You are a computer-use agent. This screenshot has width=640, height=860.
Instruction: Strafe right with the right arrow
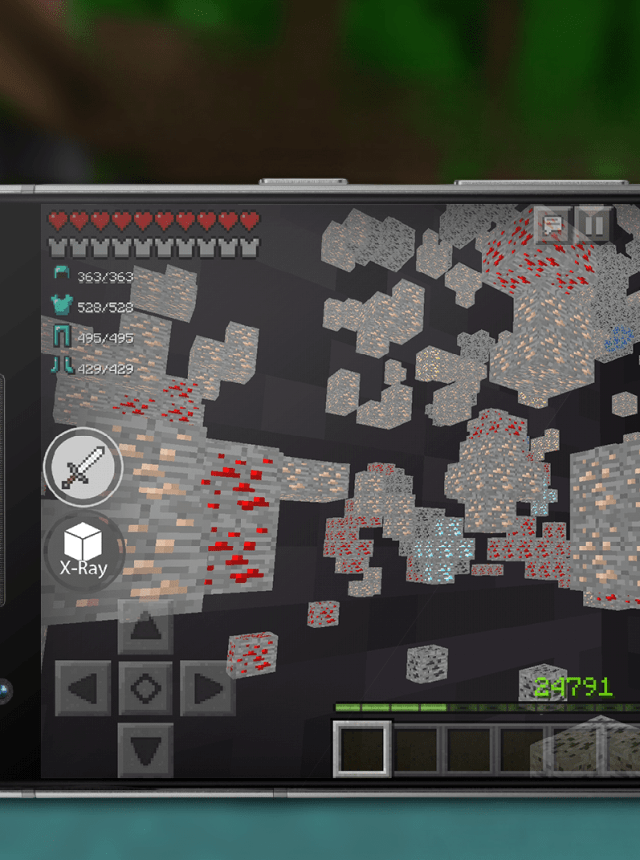click(206, 688)
